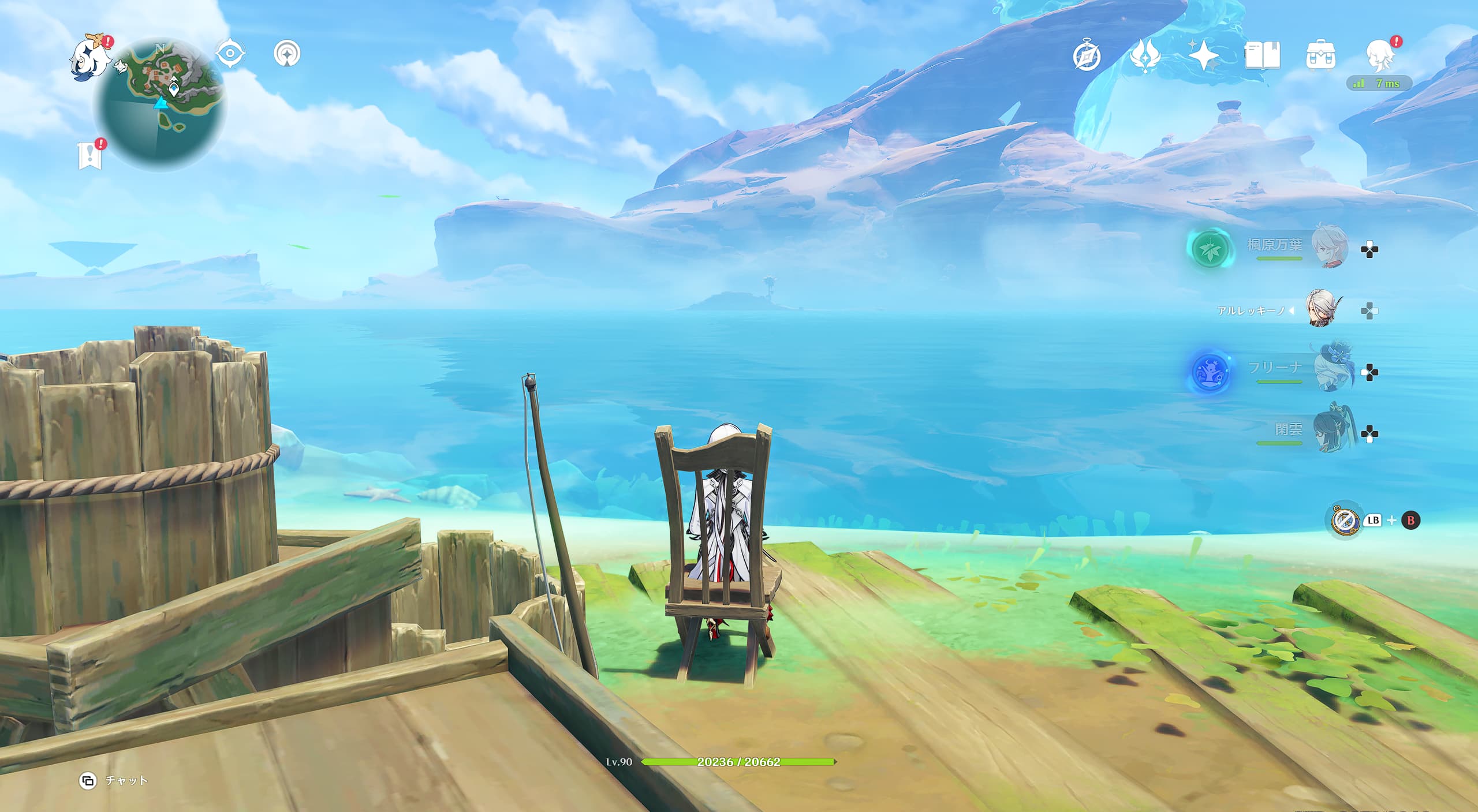Open the inventory backpack icon
1478x812 pixels.
tap(1320, 56)
